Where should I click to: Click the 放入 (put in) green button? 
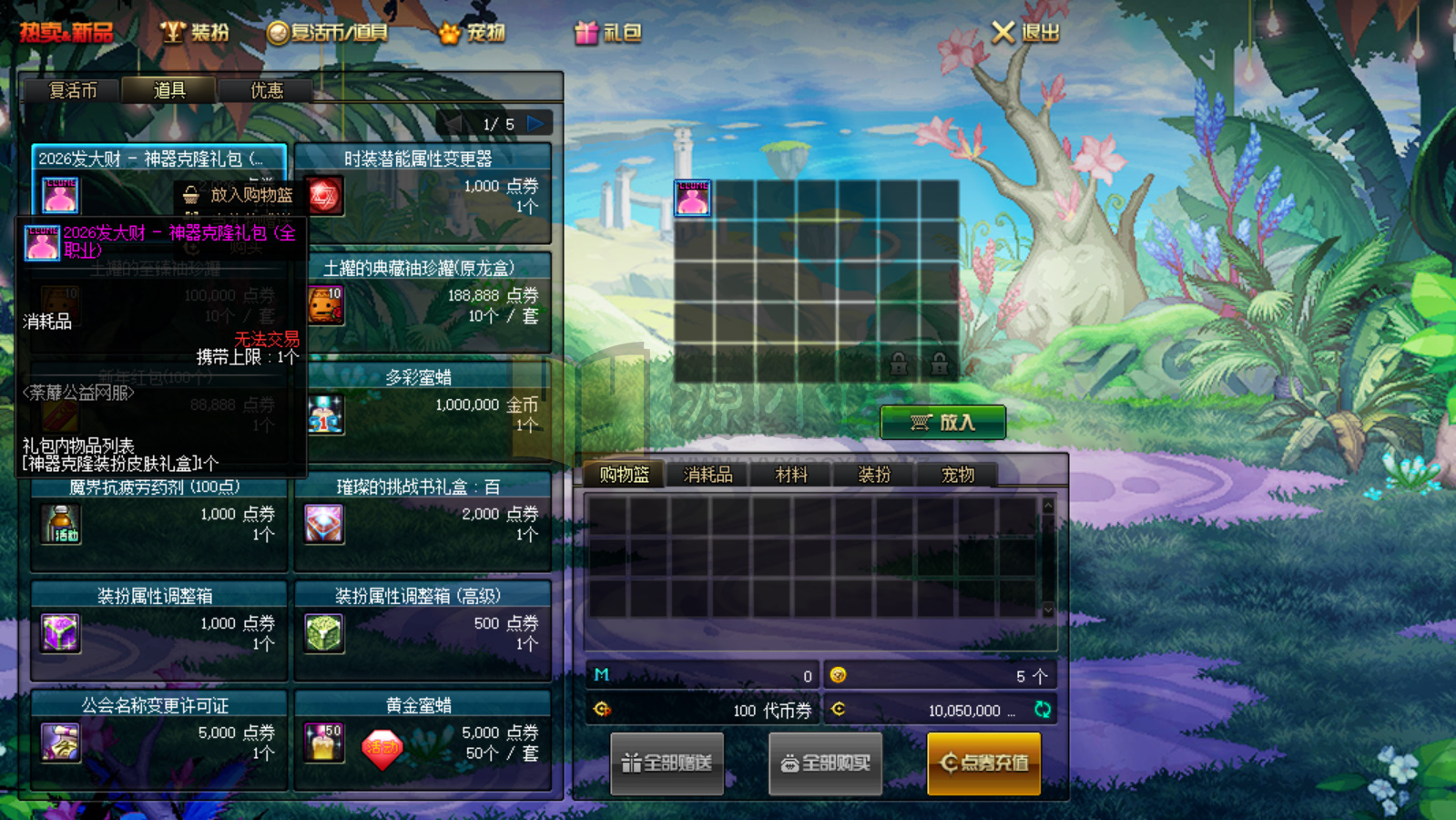943,422
